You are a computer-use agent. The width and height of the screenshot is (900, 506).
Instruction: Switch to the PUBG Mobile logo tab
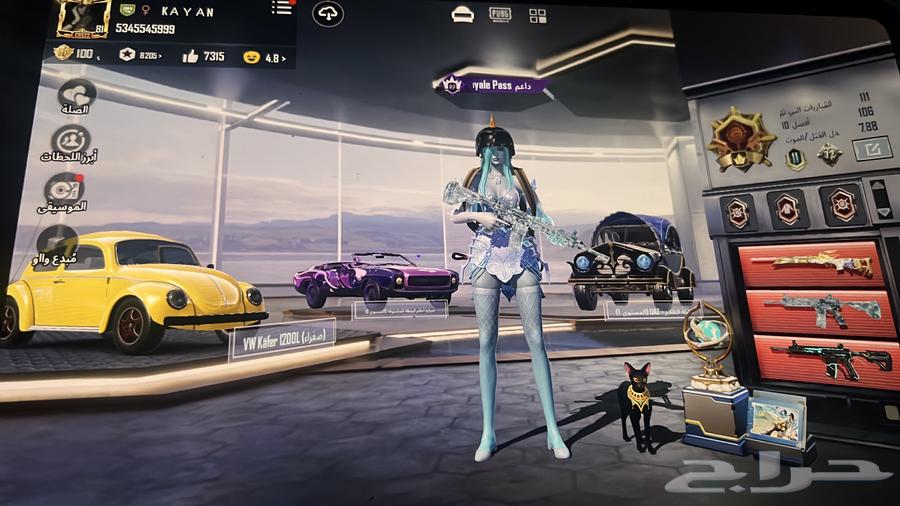tap(500, 14)
